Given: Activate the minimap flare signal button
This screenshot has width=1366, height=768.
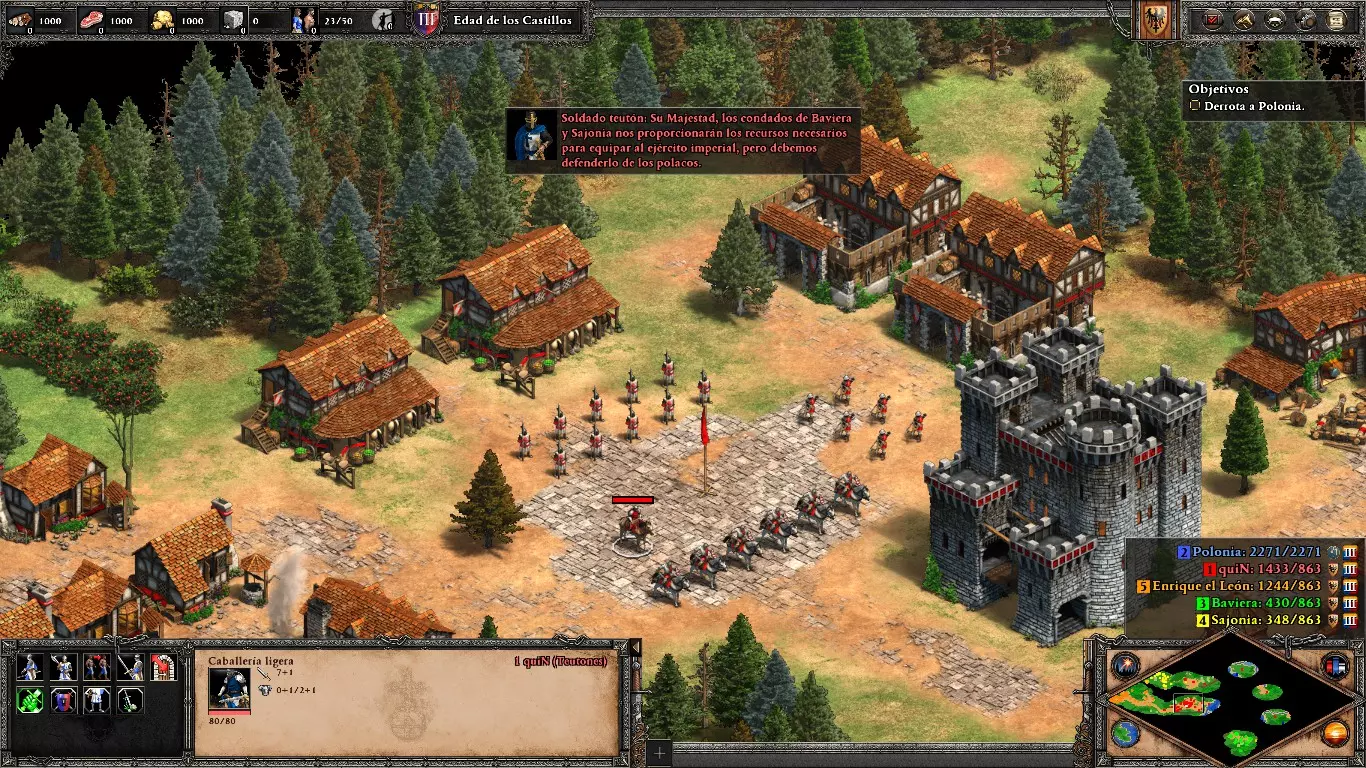Looking at the screenshot, I should [x=1125, y=665].
